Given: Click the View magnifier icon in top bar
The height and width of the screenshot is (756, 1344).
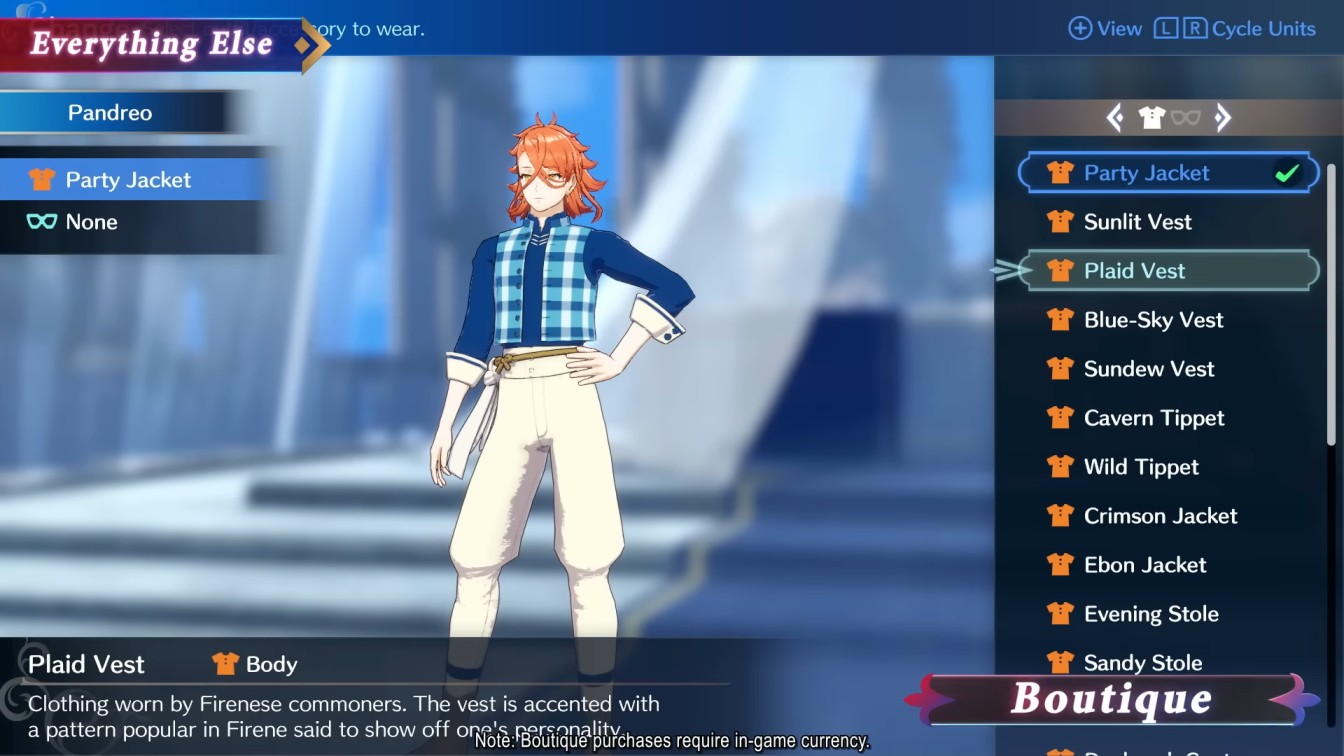Looking at the screenshot, I should pyautogui.click(x=1081, y=28).
